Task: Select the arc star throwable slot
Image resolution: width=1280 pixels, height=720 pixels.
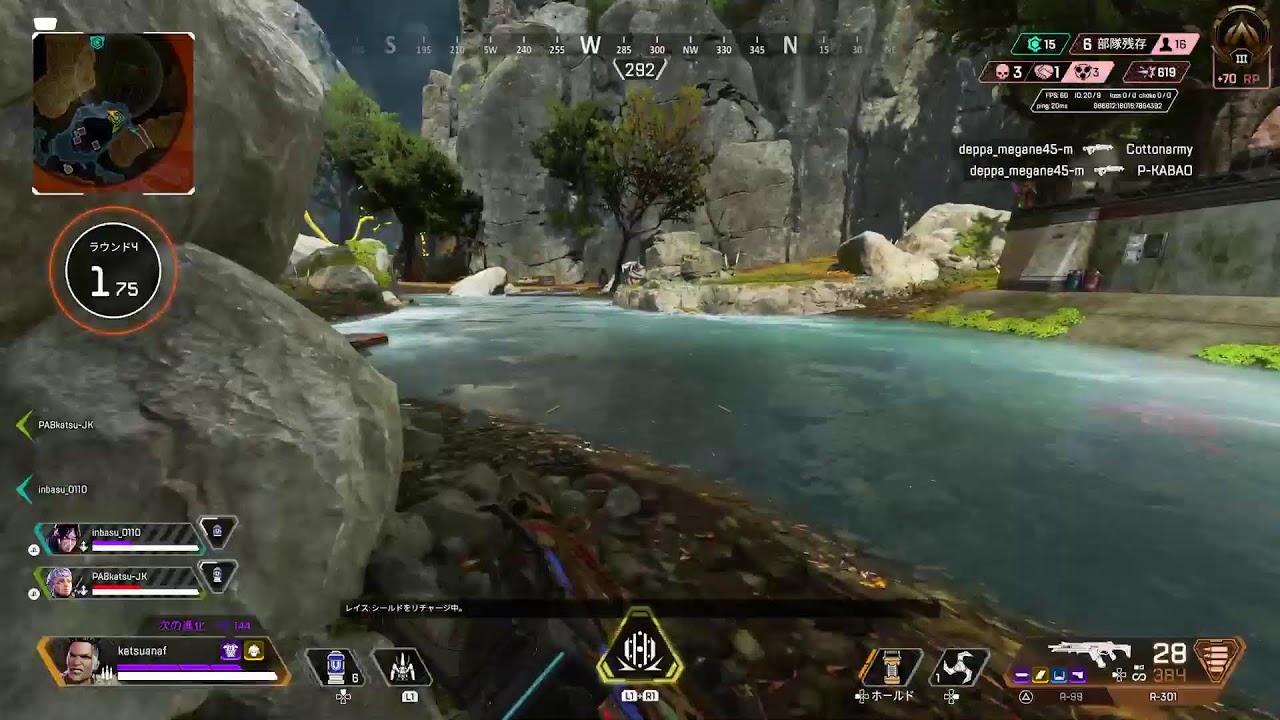Action: point(957,667)
